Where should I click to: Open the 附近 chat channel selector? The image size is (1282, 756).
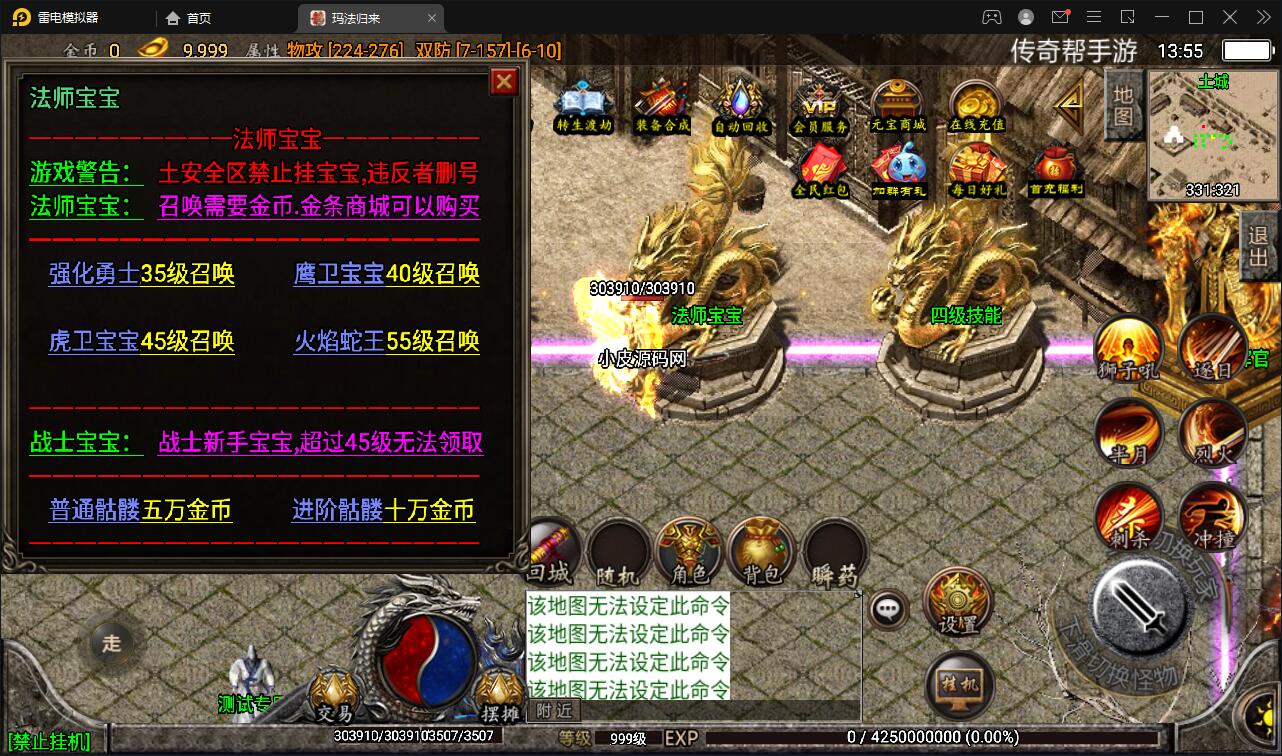(x=554, y=710)
